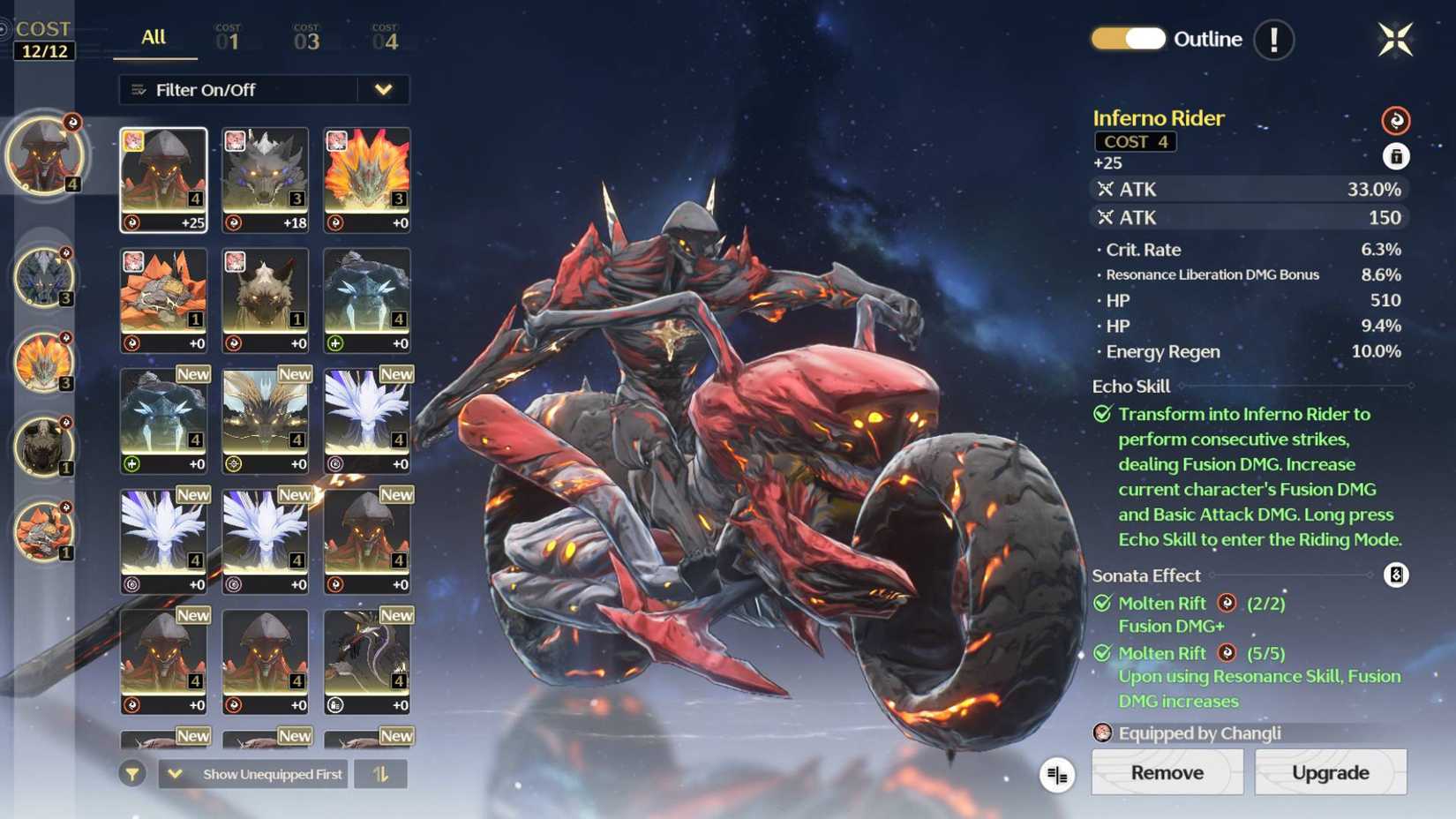Click the detail list icon left of Remove
Image resolution: width=1456 pixels, height=819 pixels.
[1057, 773]
